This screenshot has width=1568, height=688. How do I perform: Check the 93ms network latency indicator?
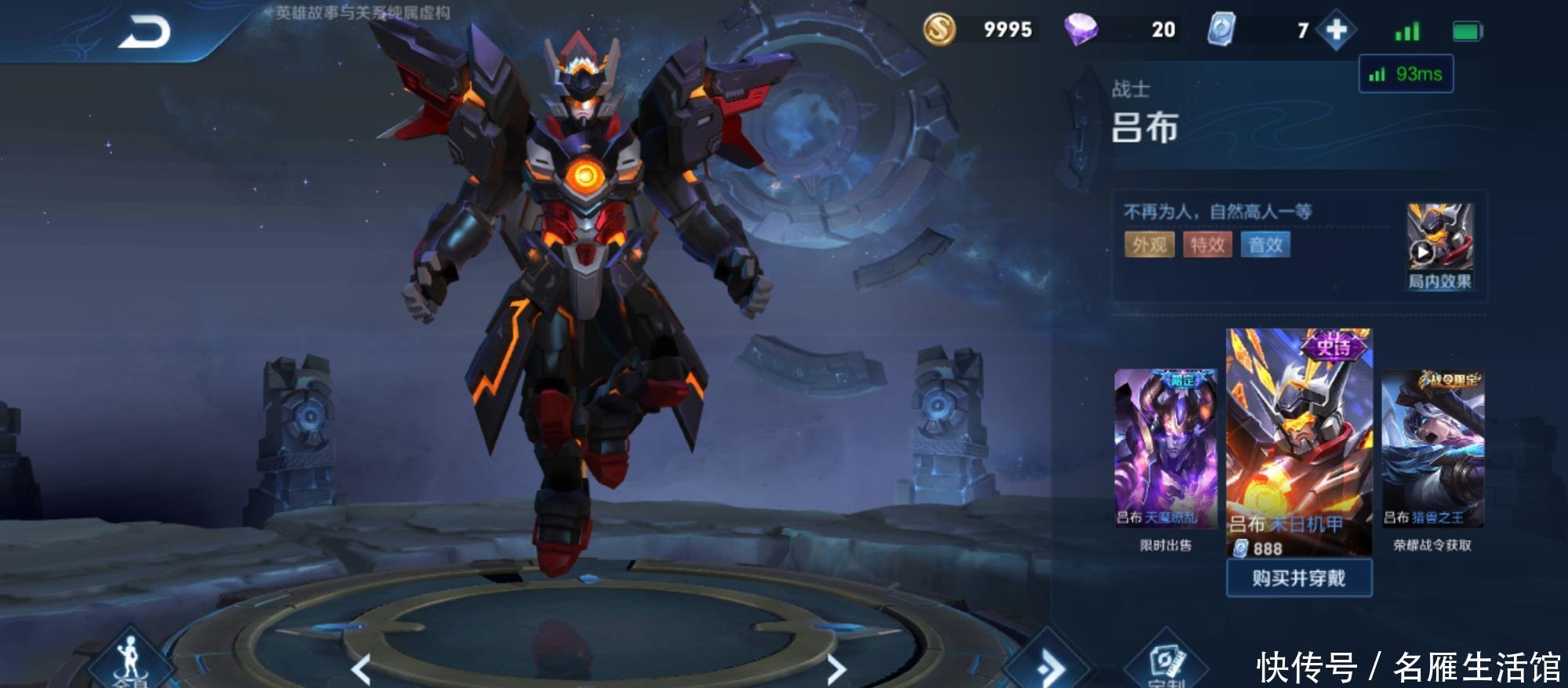[x=1406, y=74]
